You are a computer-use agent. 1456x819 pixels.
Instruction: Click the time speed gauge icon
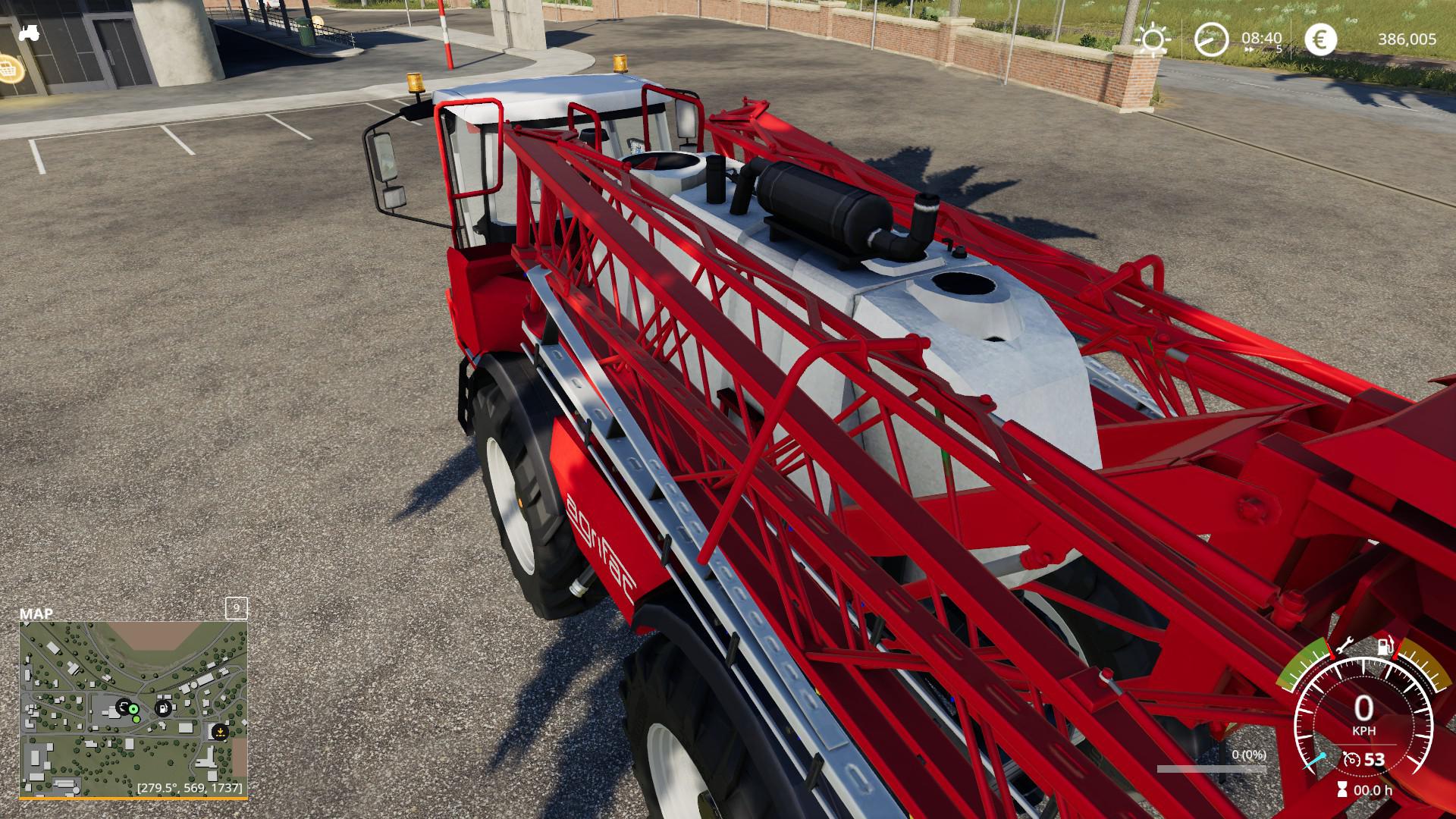1211,39
